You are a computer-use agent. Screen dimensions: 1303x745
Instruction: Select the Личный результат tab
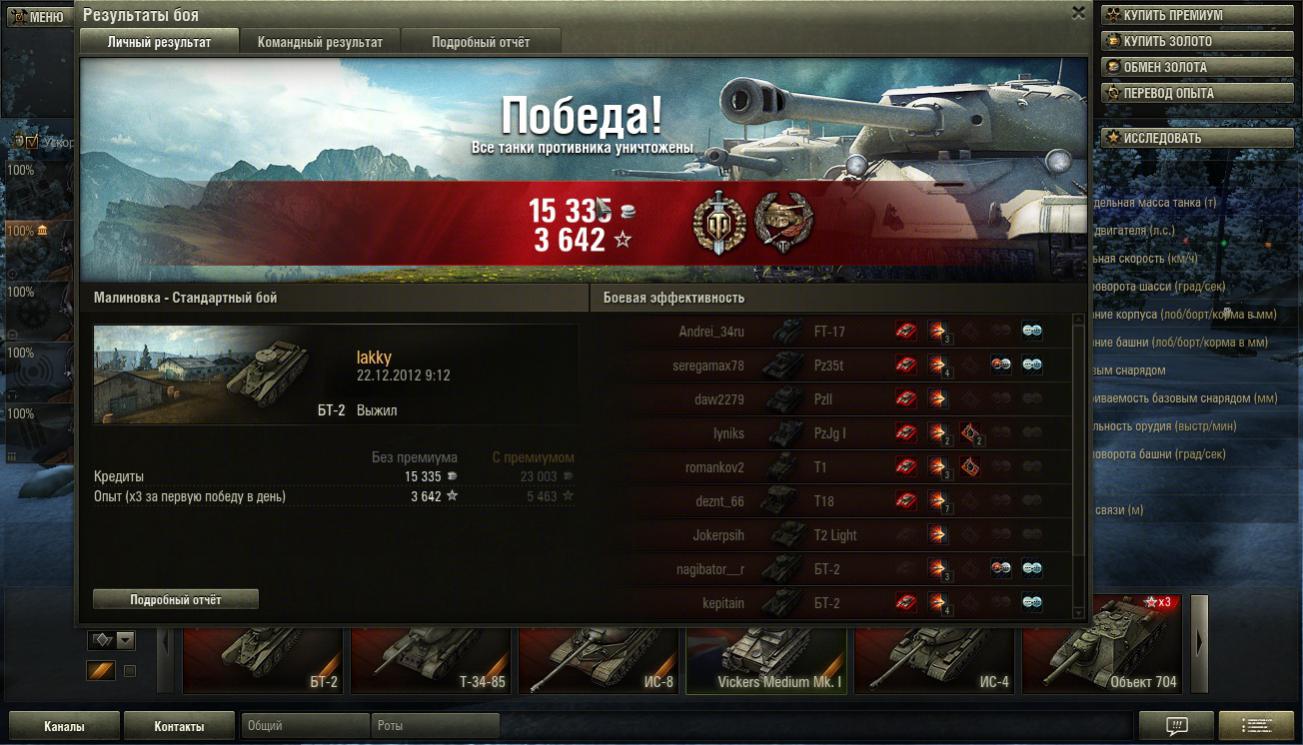point(159,42)
